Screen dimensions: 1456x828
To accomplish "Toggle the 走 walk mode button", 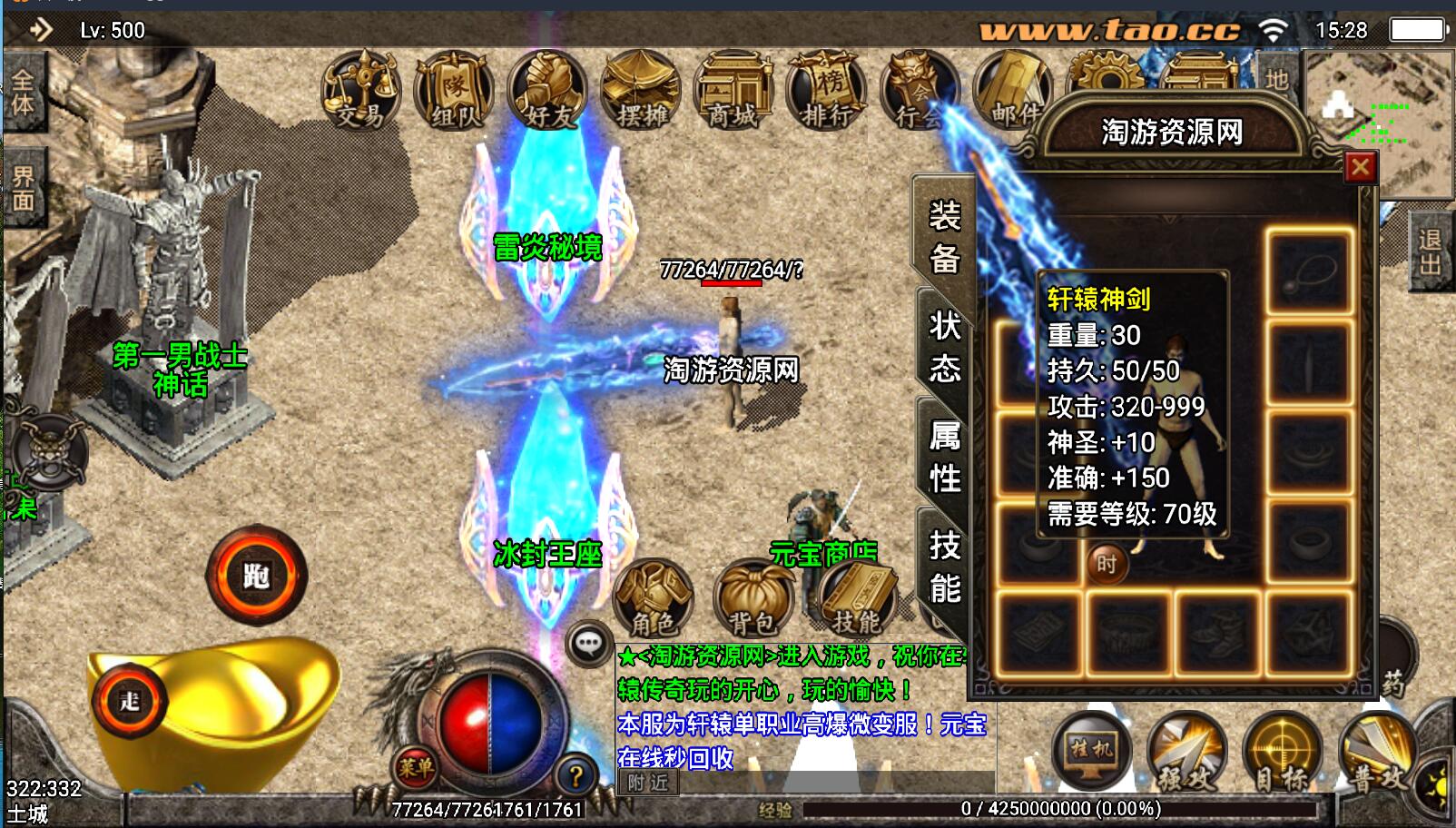I will coord(131,701).
